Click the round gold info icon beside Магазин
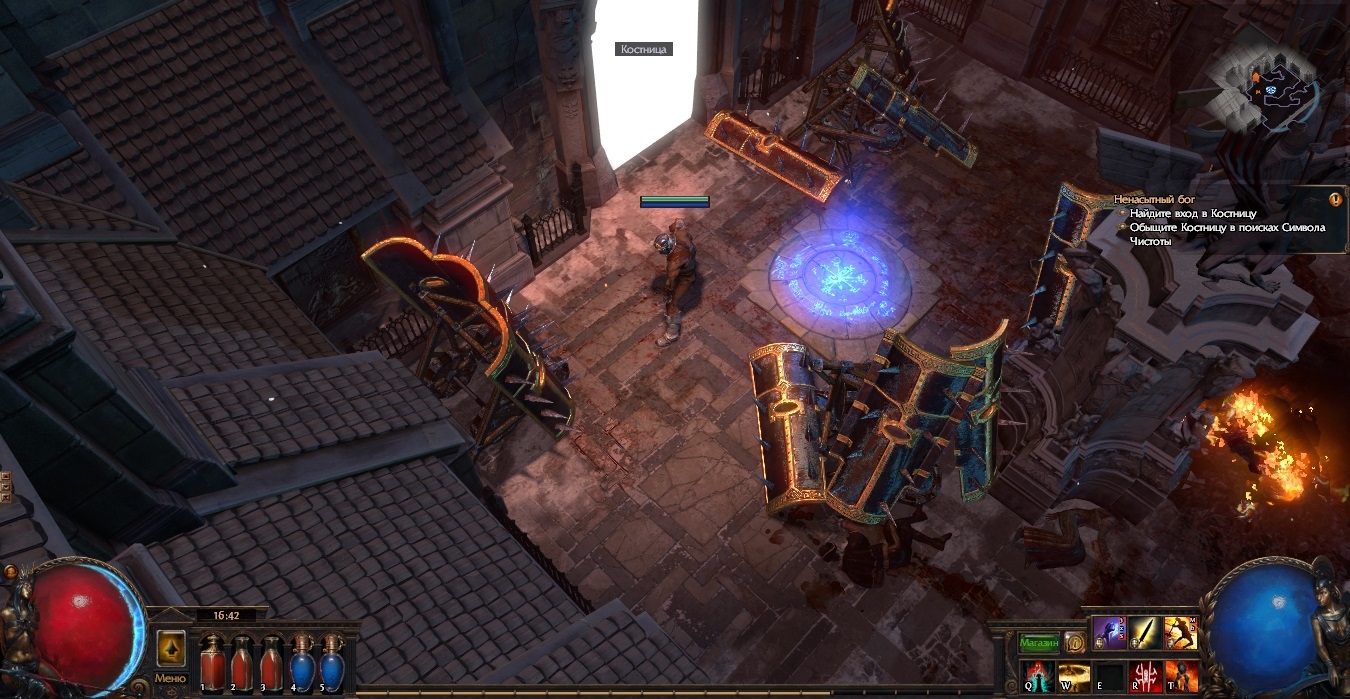1350x699 pixels. pyautogui.click(x=1074, y=642)
